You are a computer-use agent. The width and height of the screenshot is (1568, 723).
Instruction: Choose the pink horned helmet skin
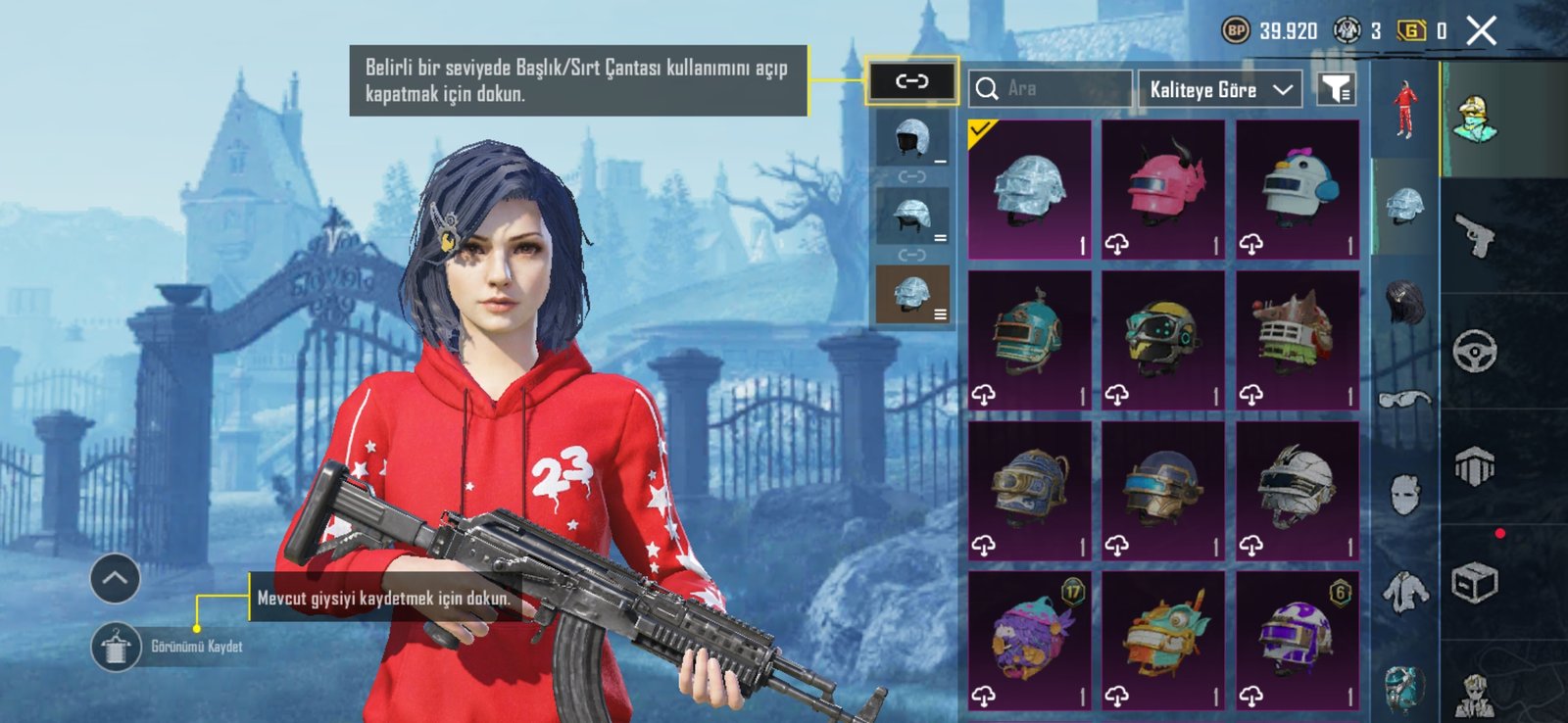click(x=1163, y=189)
